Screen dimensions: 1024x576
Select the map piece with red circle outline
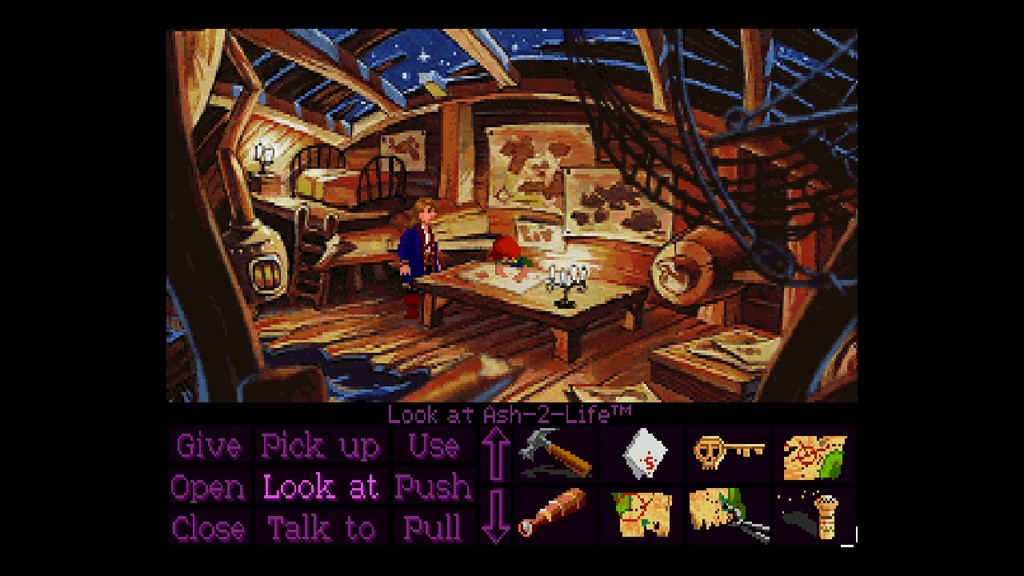pyautogui.click(x=641, y=513)
